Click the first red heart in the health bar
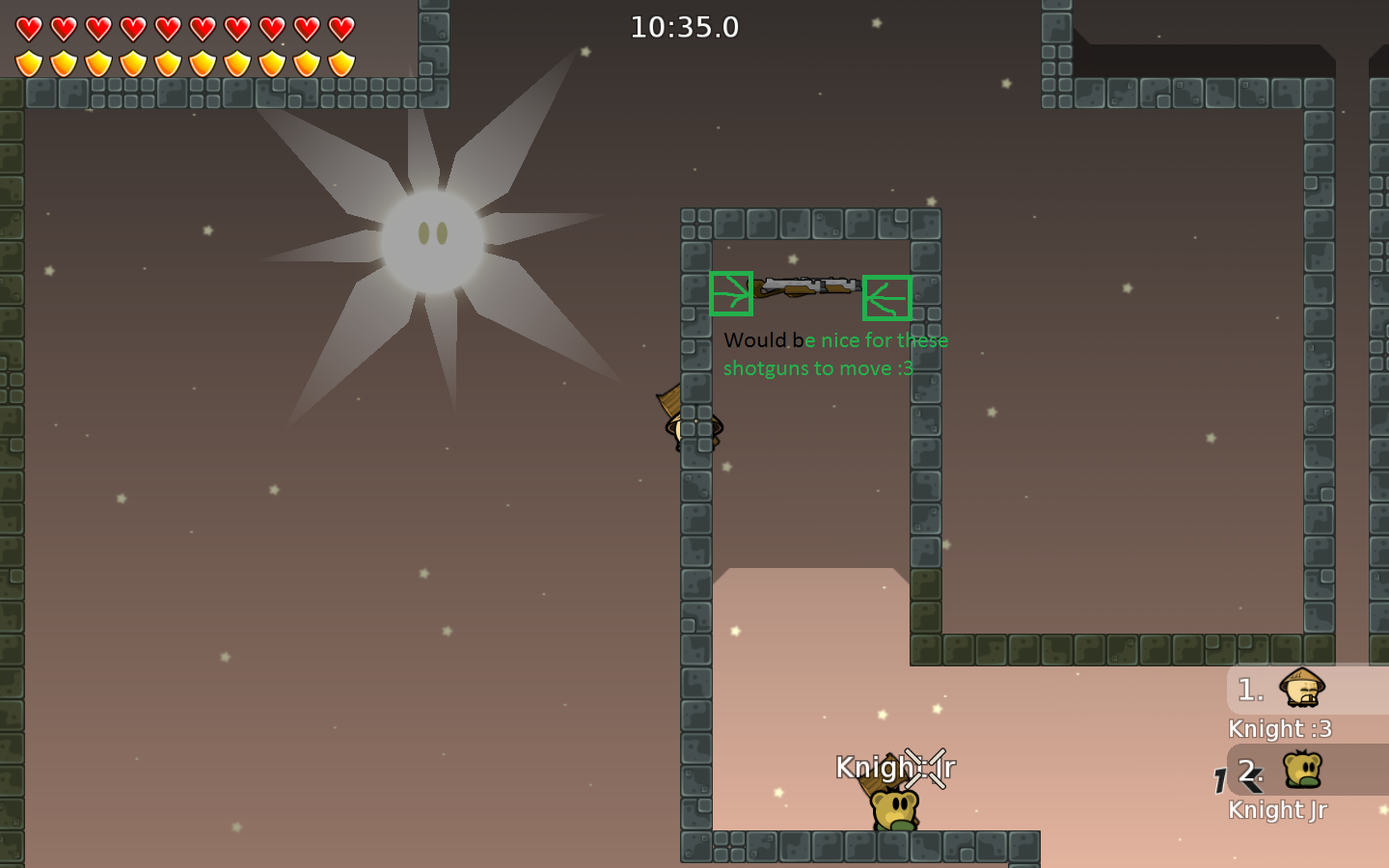 coord(29,30)
